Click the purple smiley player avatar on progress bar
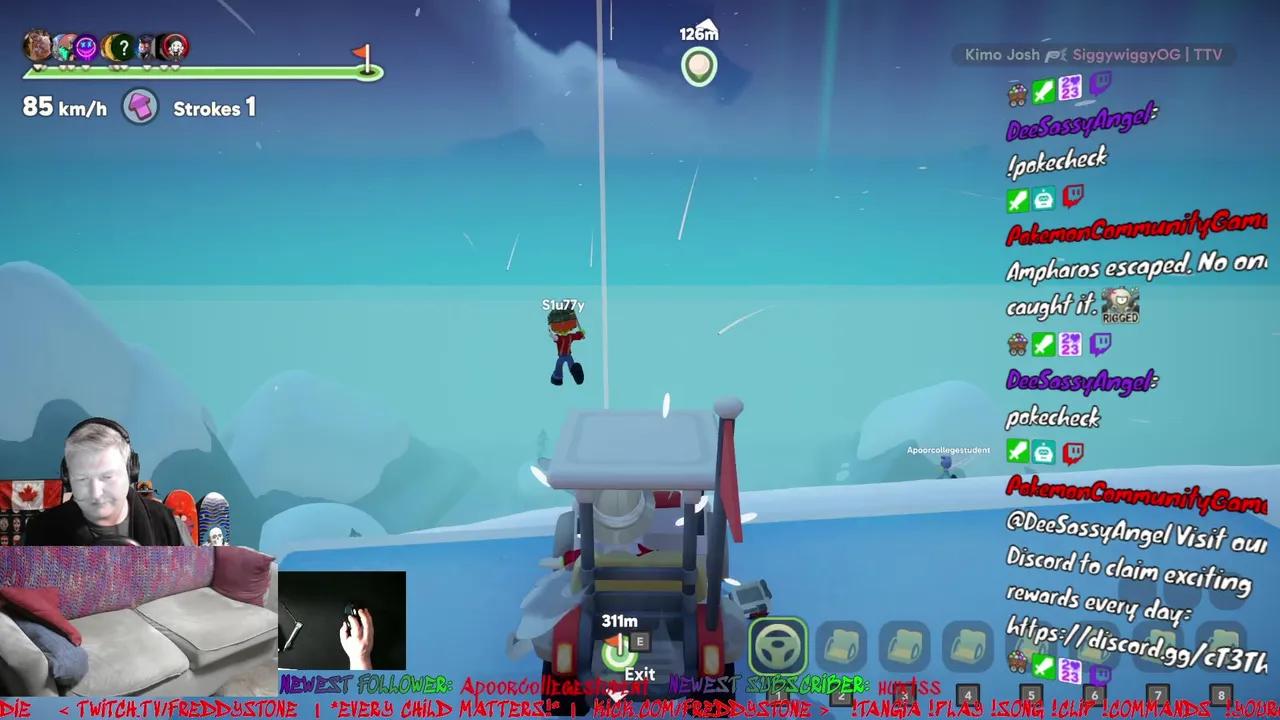Image resolution: width=1280 pixels, height=720 pixels. coord(88,48)
